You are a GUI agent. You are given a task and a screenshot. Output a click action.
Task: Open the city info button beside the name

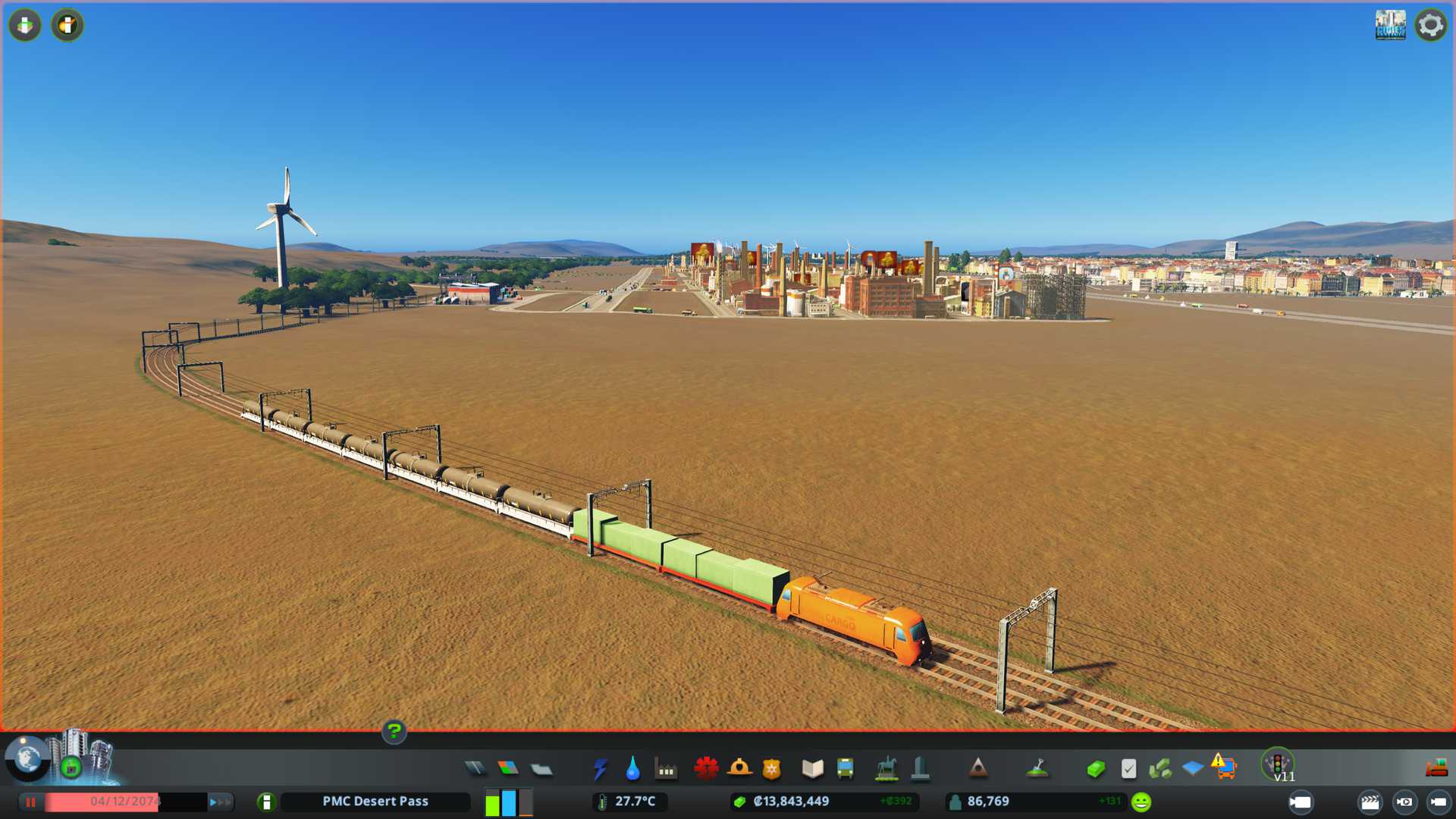[266, 802]
